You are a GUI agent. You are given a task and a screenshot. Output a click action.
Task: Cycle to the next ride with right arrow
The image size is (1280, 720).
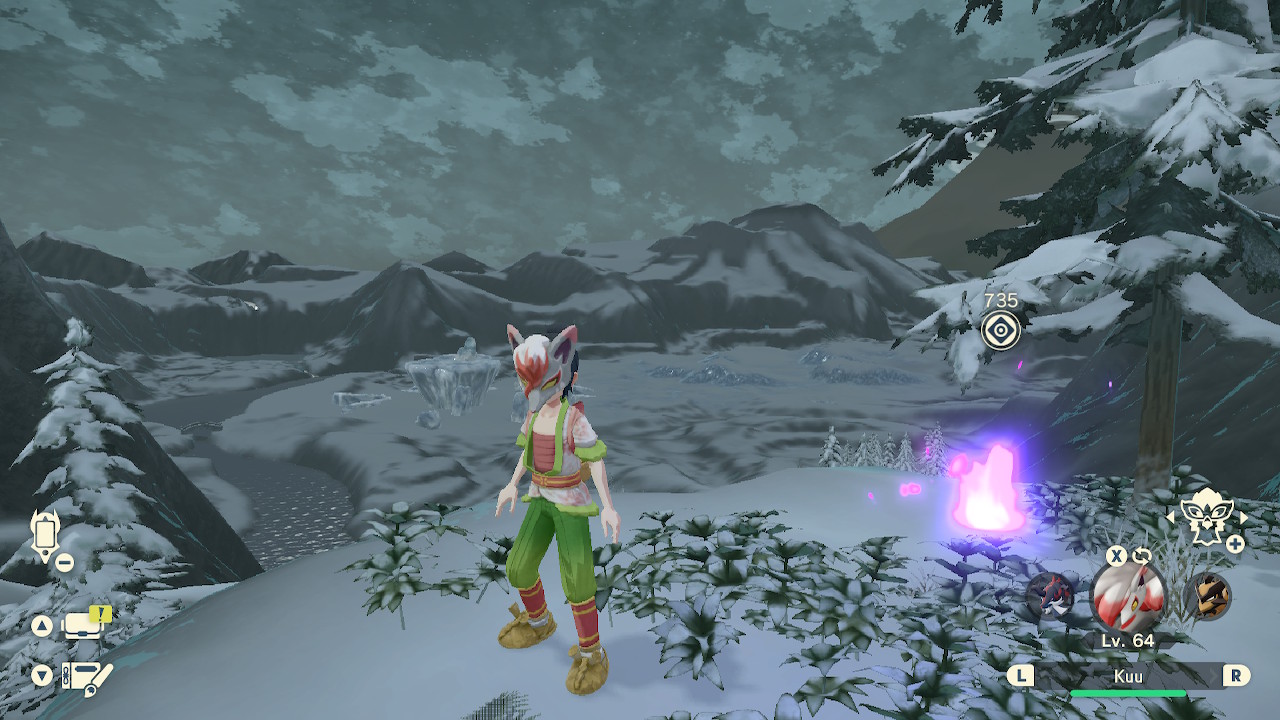tap(1243, 518)
